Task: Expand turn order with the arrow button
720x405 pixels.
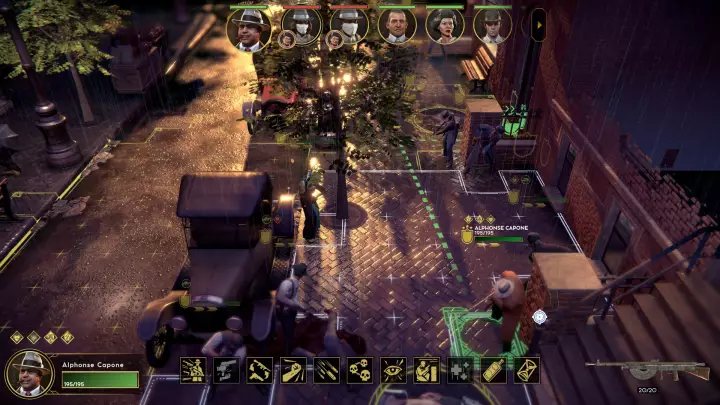Action: pyautogui.click(x=538, y=25)
